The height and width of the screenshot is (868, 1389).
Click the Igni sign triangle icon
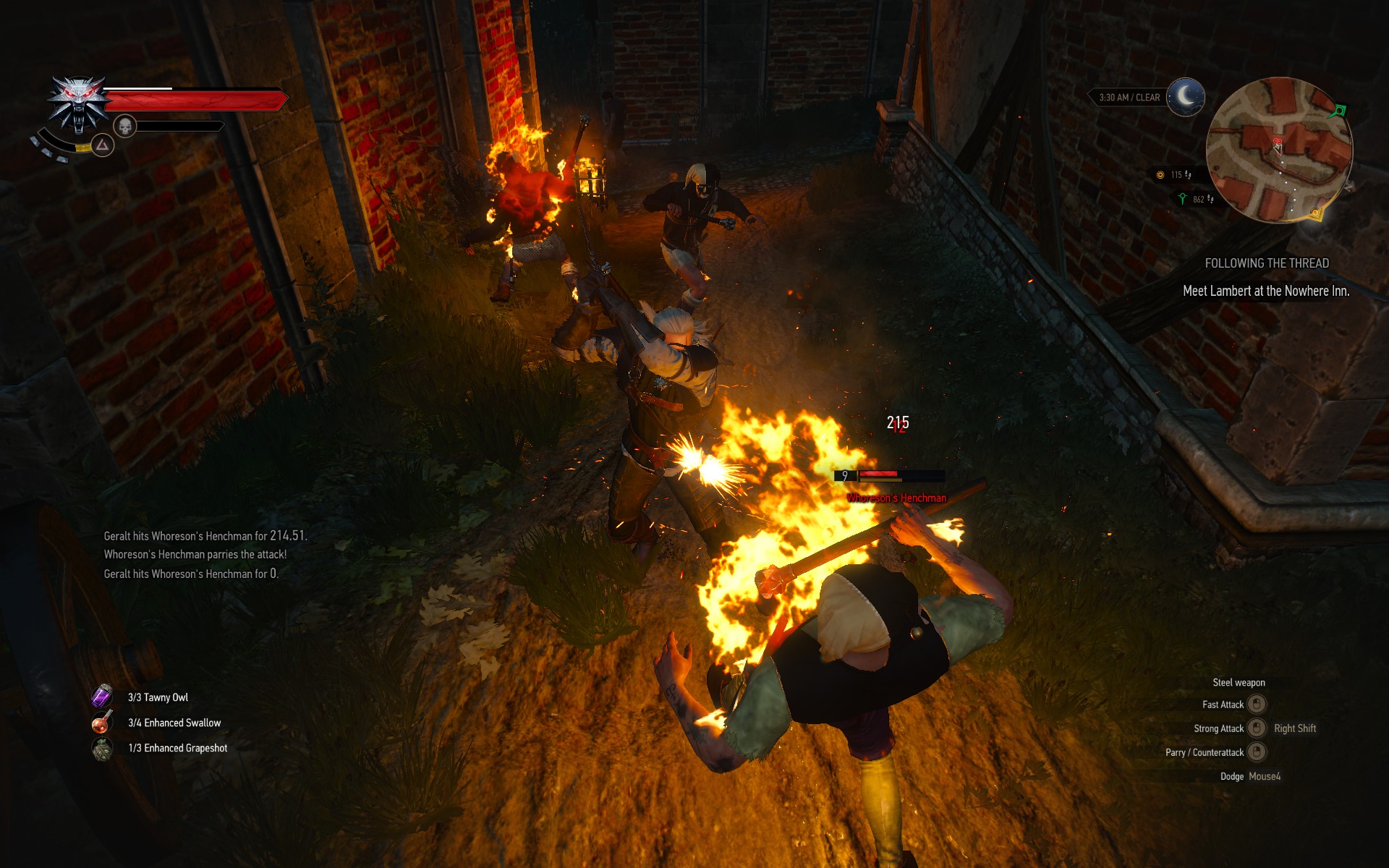(103, 146)
